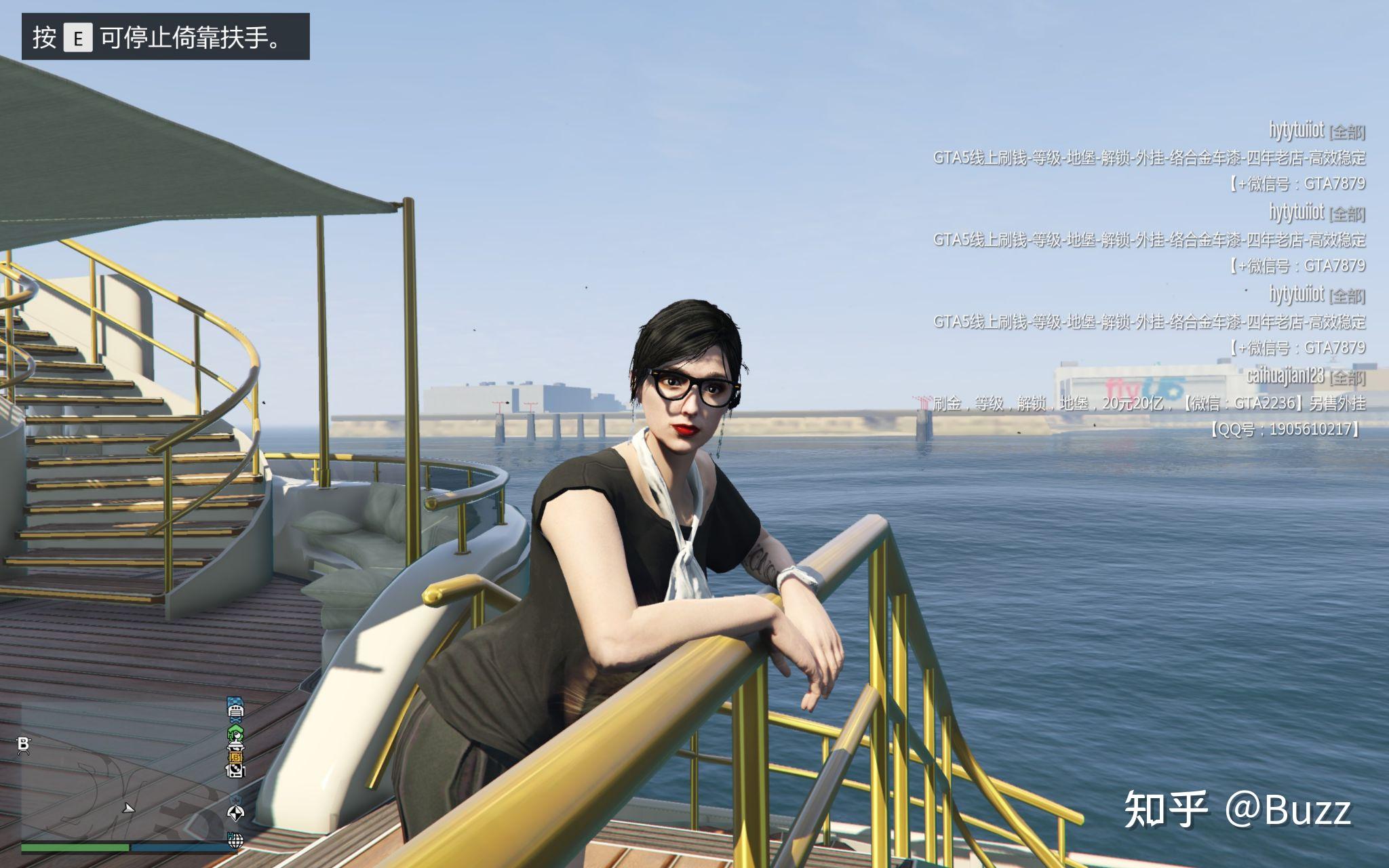This screenshot has width=1389, height=868.
Task: Select the DJ turntable nightclub blip
Action: coord(236,770)
